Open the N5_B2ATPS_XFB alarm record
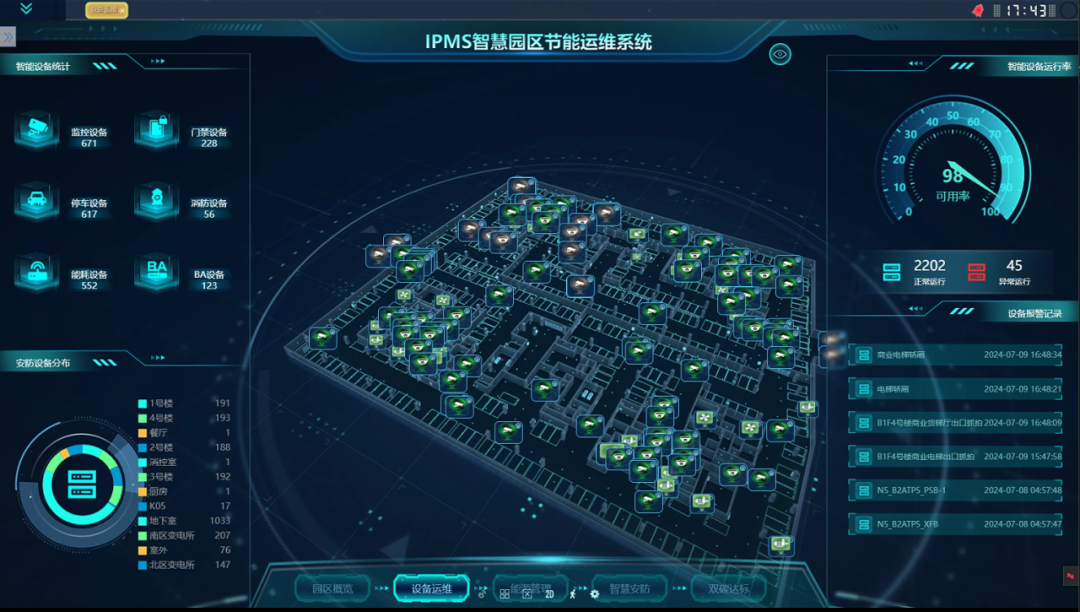Screen dimensions: 1080x612 955,524
